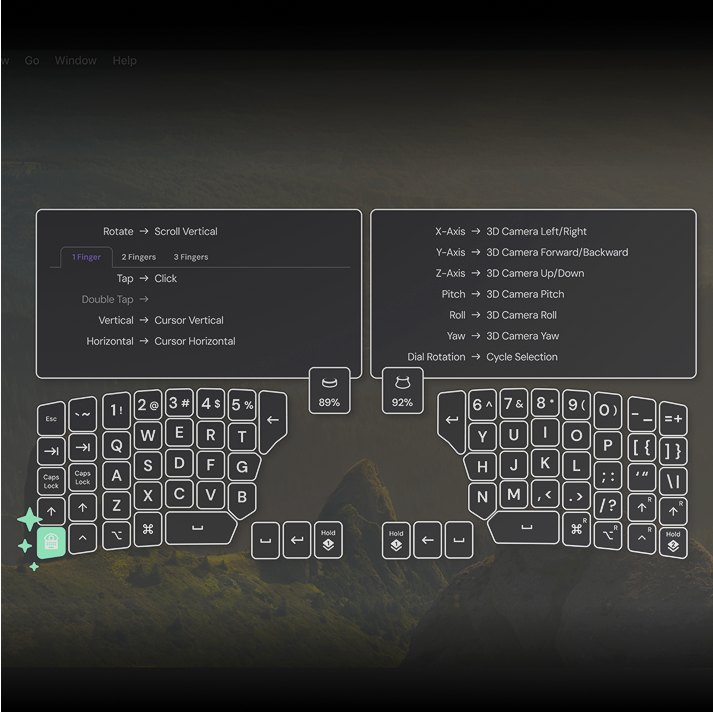This screenshot has width=713, height=713.
Task: Choose the B key on the layout
Action: tap(242, 498)
